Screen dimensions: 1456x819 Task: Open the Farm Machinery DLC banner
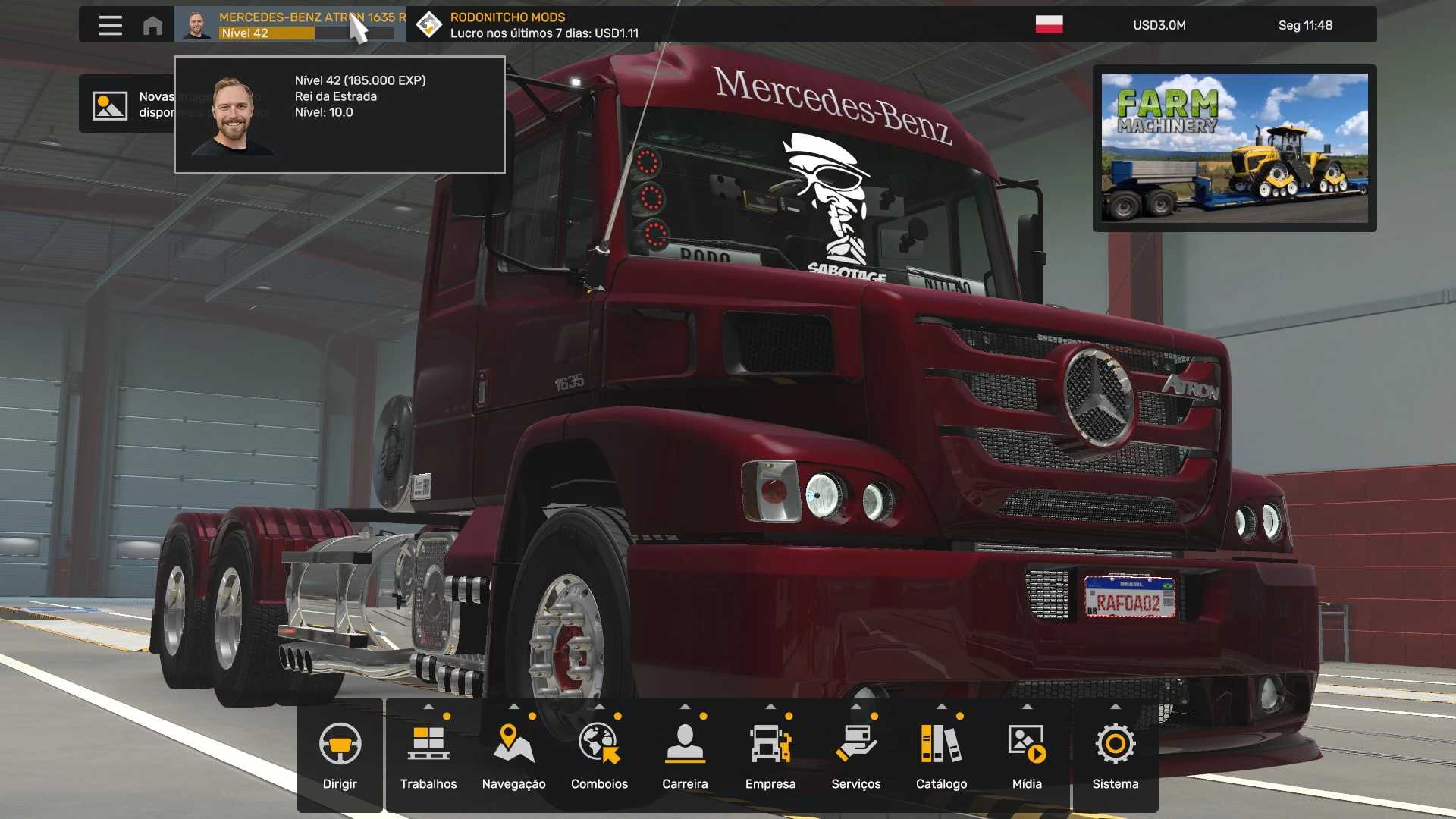click(1234, 148)
